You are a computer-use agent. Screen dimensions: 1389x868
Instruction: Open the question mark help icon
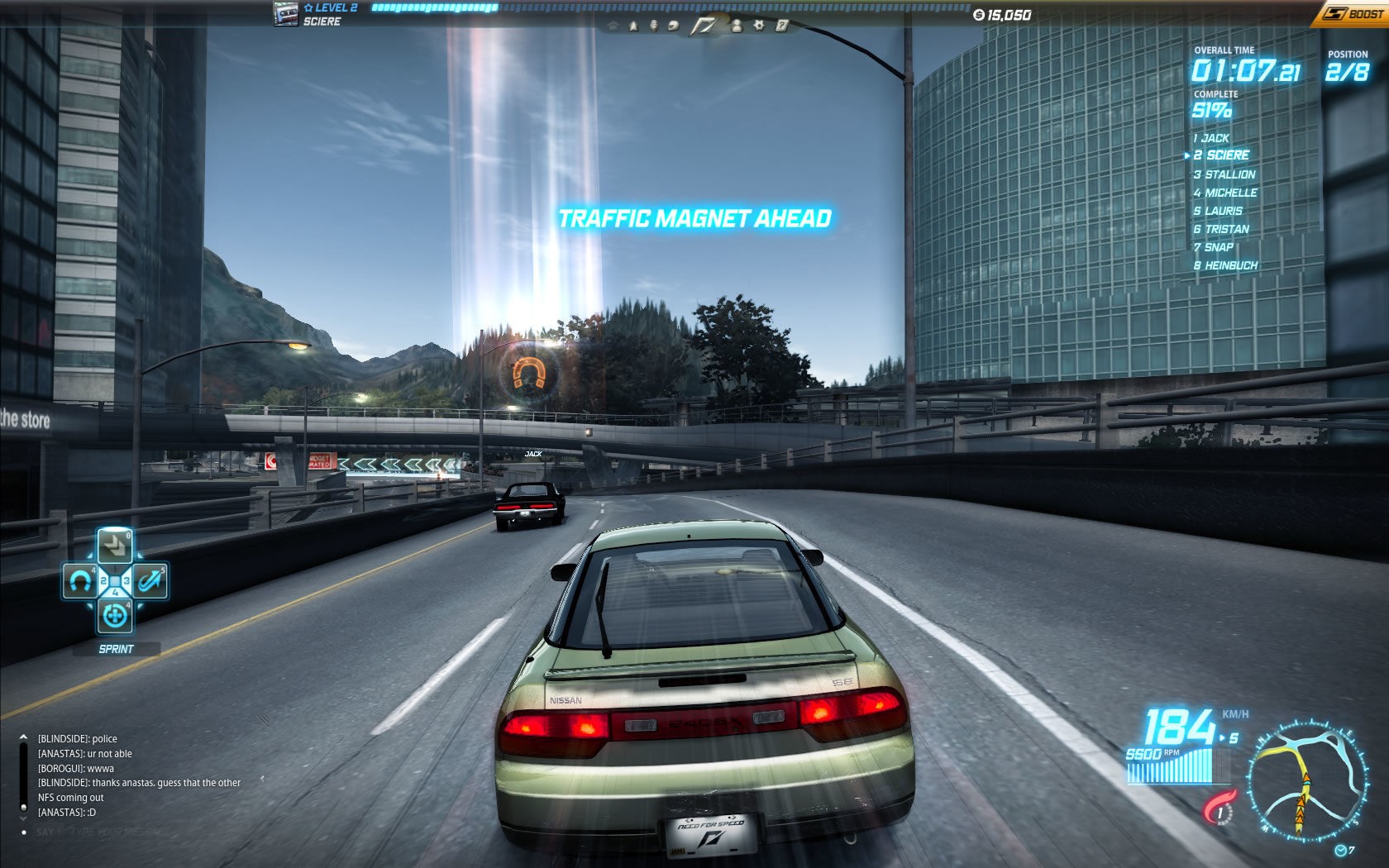tap(781, 26)
